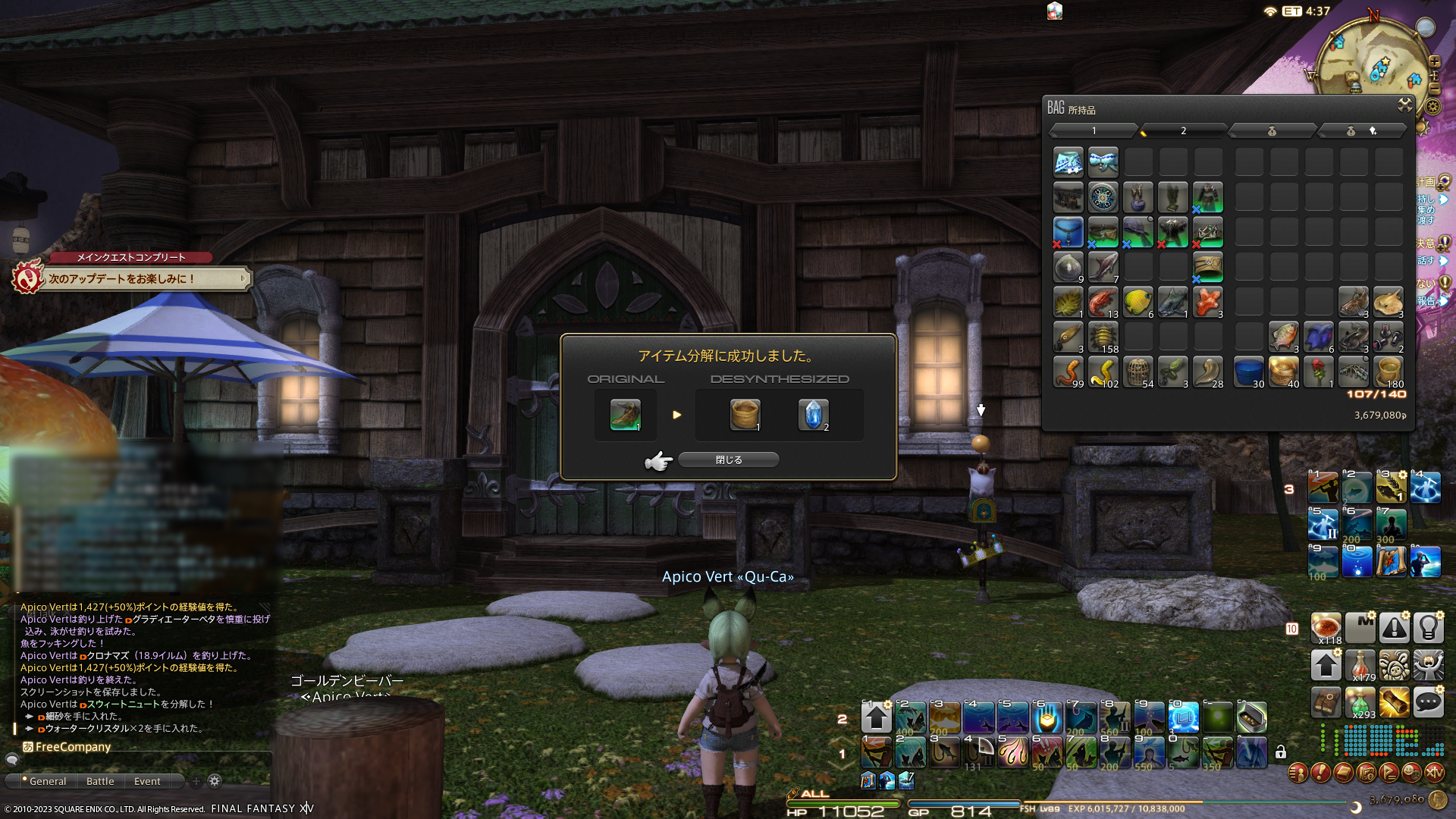Select the yellow butterflyfish stack
The image size is (1456, 819).
coord(1137,303)
